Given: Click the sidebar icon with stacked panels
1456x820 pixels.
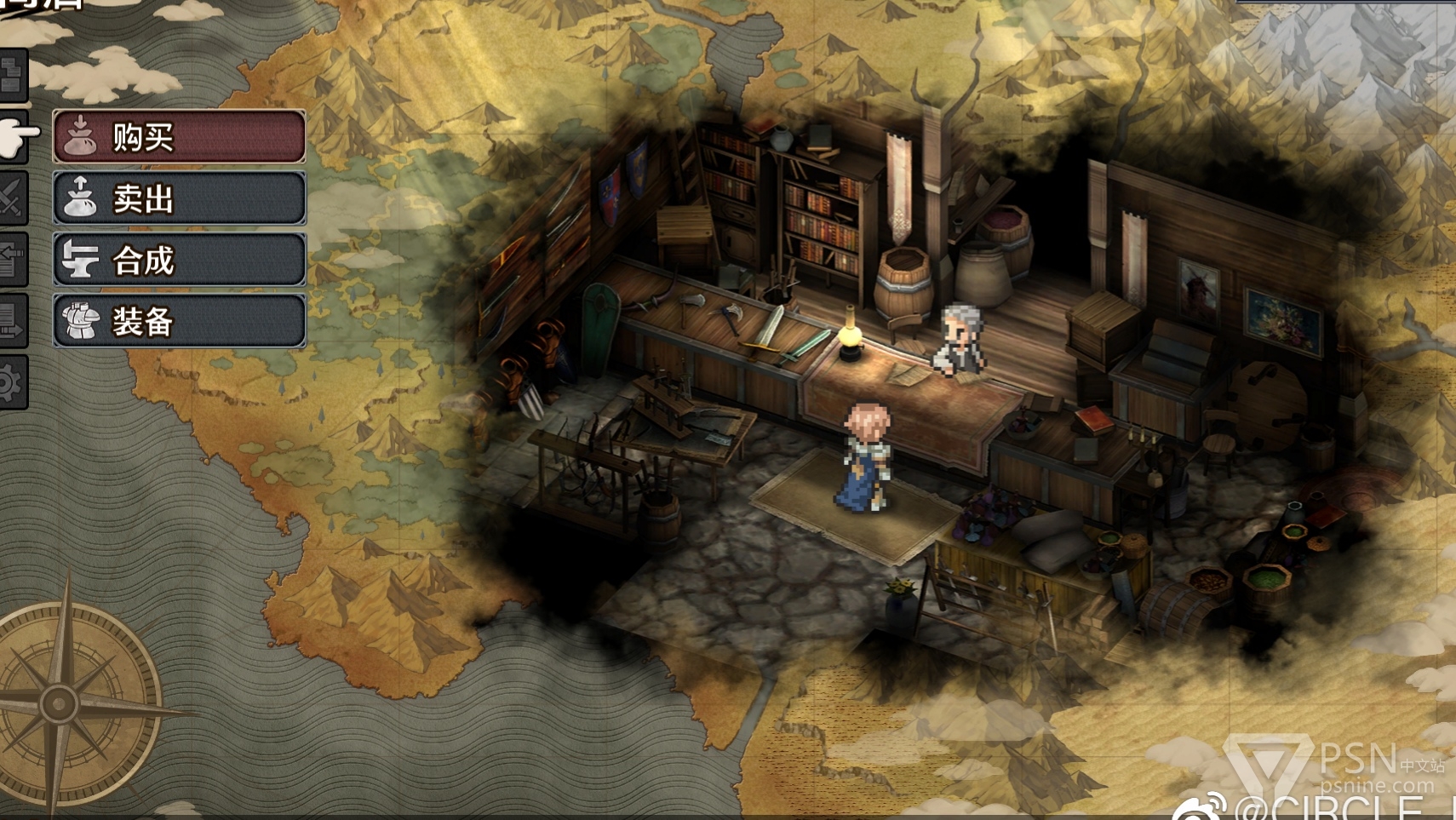Looking at the screenshot, I should (x=12, y=76).
